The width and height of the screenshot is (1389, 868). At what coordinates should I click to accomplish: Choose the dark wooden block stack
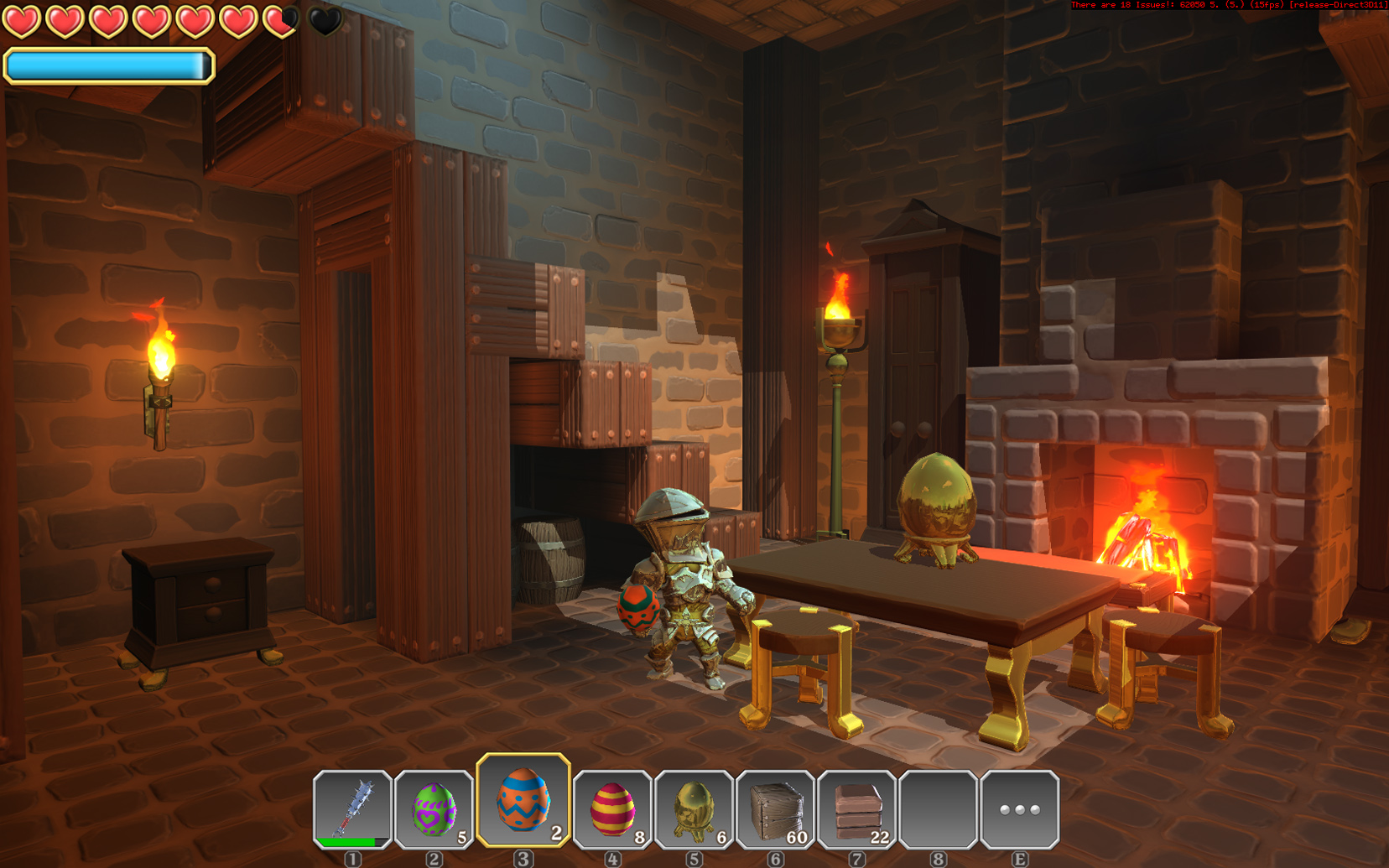point(775,809)
